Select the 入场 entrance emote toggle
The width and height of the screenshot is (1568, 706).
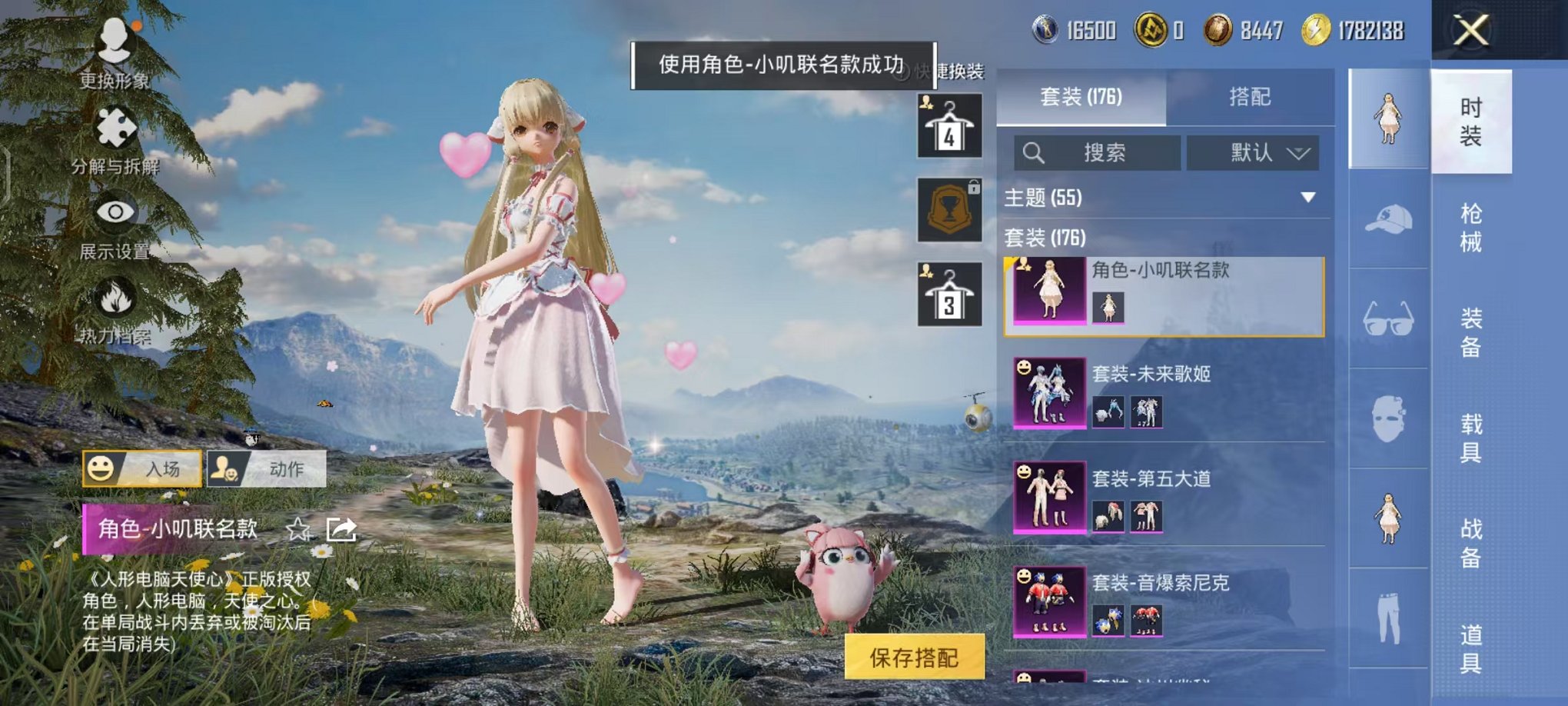(x=142, y=468)
